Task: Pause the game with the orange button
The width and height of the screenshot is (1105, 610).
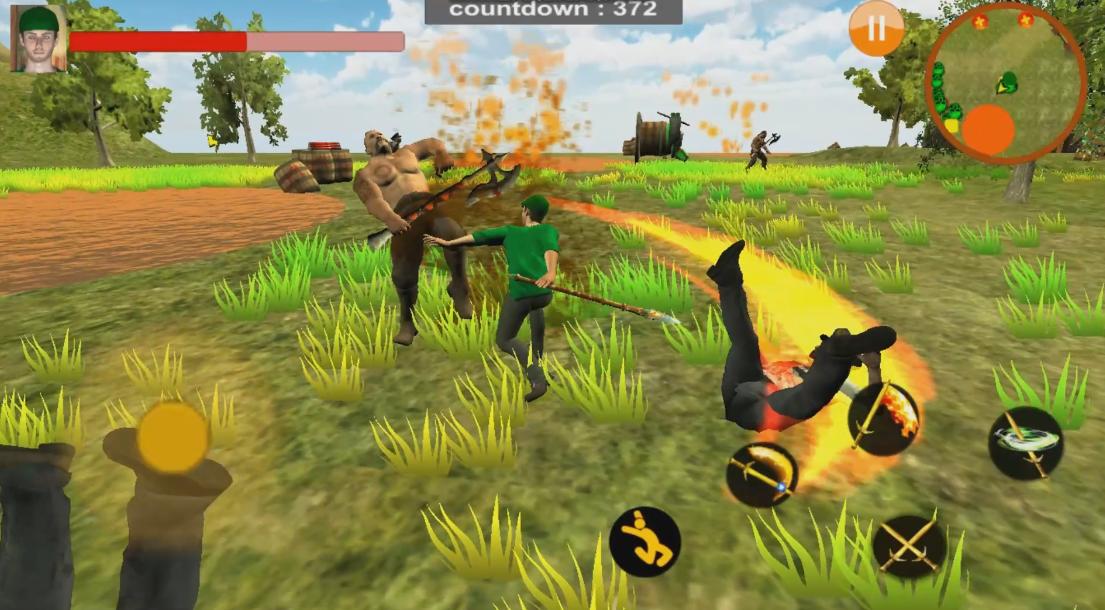Action: point(876,29)
